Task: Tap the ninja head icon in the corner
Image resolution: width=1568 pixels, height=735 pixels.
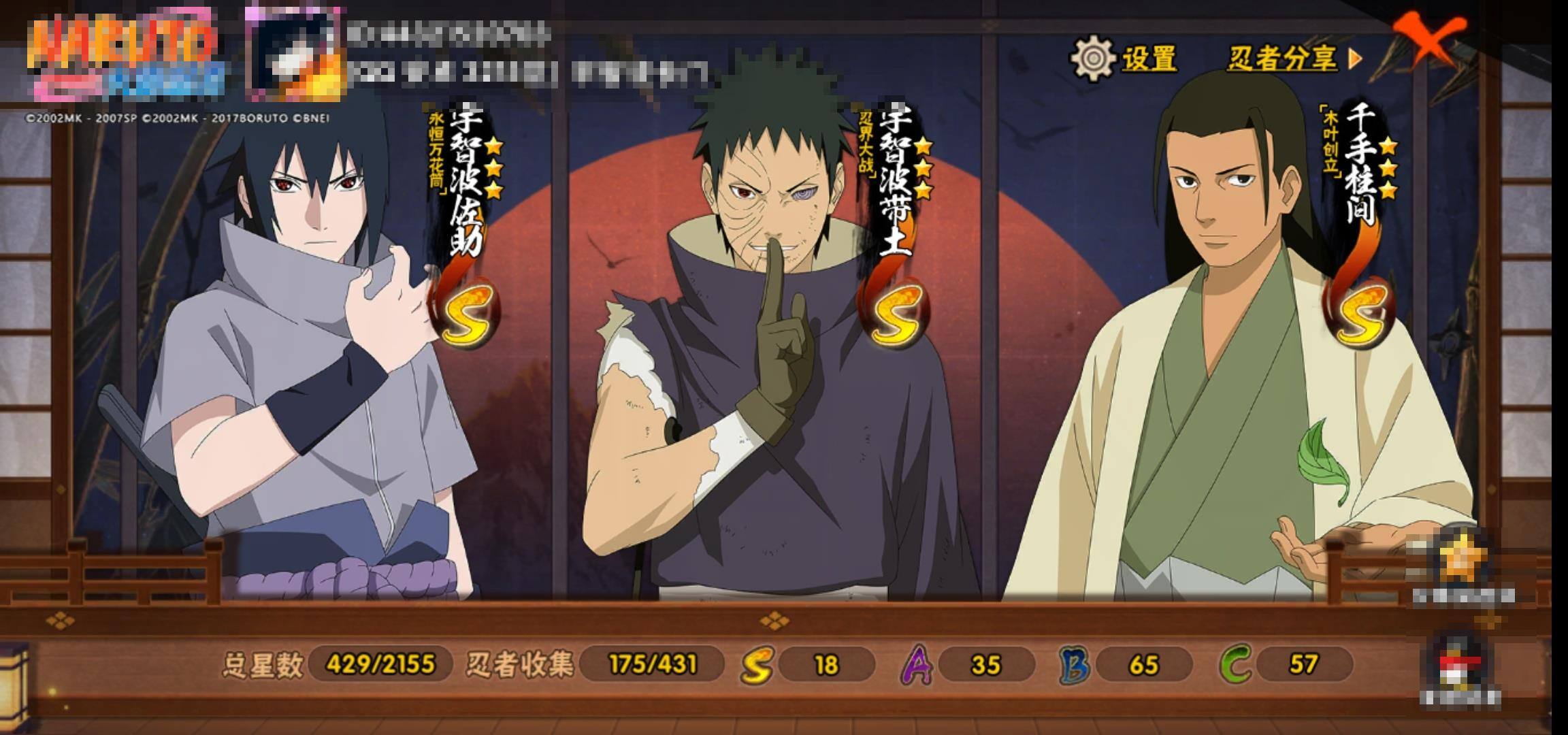Action: tap(1461, 664)
